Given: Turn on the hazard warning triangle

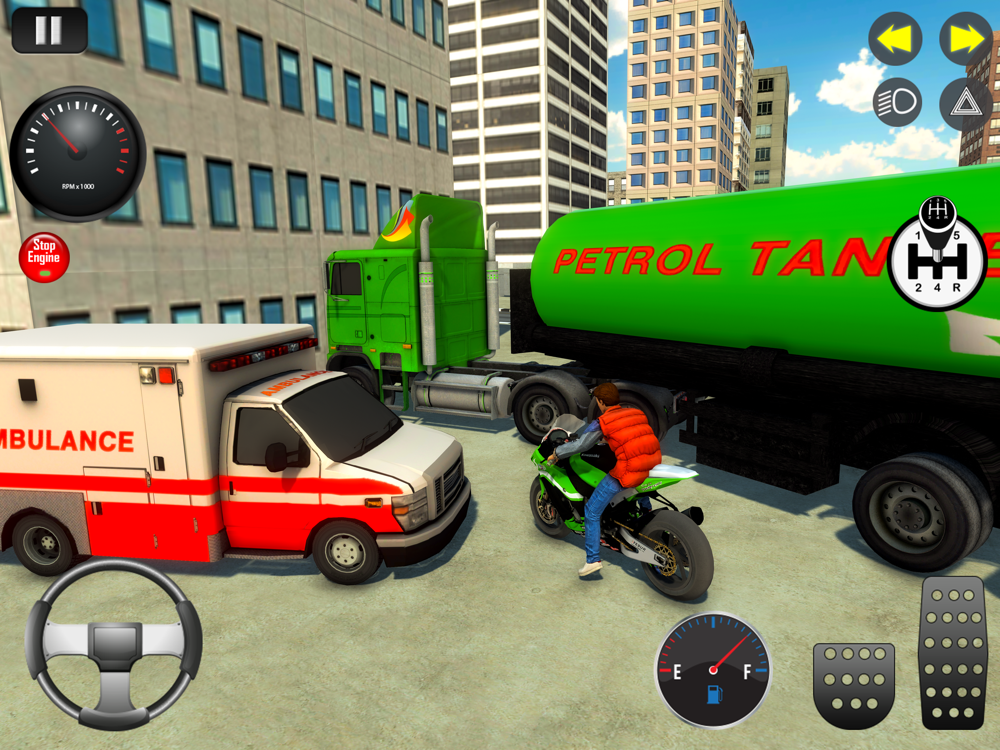Looking at the screenshot, I should click(965, 102).
